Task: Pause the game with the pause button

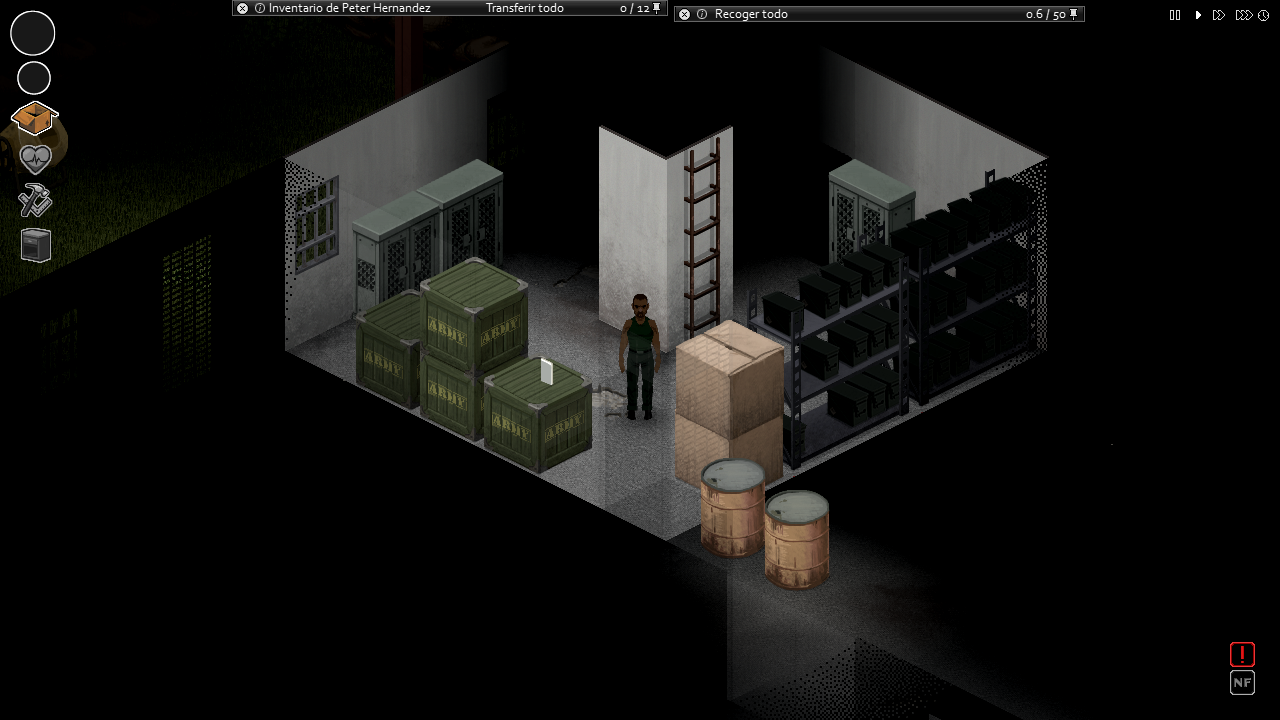Action: click(1175, 15)
